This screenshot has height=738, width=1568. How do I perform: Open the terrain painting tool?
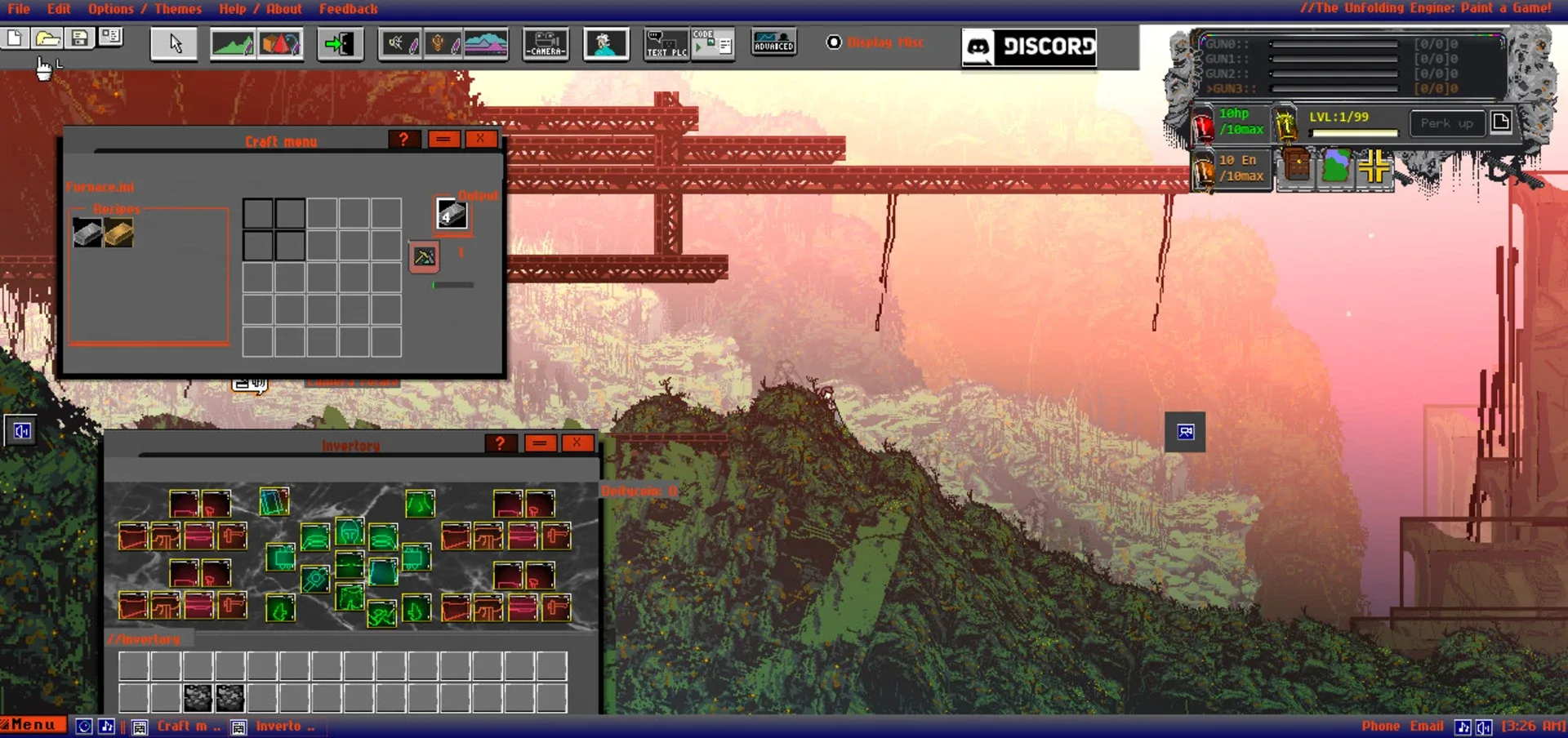[234, 45]
